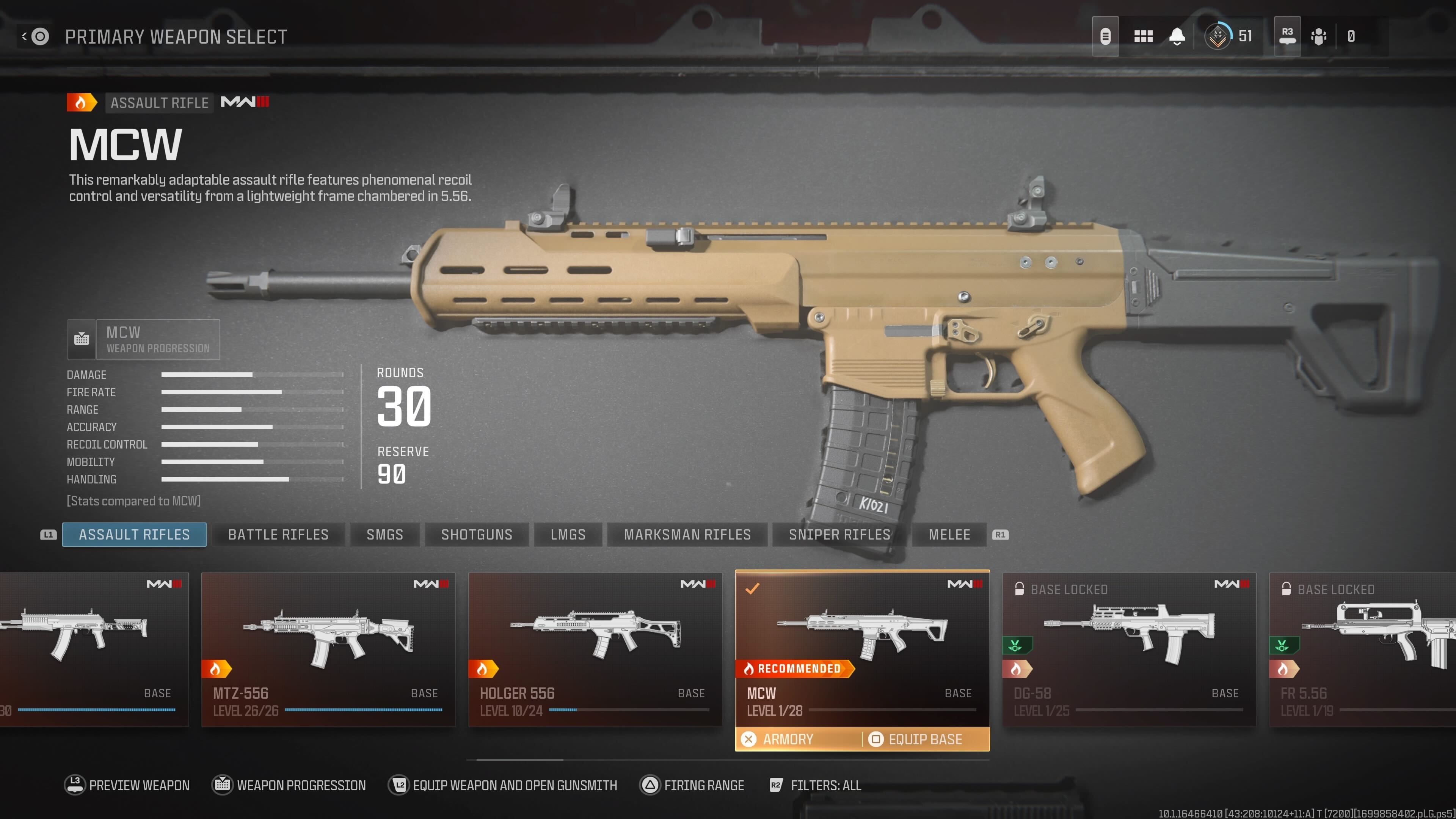Click the Weapon Progression icon beside MCW
Screen dimensions: 1456x819
82,339
